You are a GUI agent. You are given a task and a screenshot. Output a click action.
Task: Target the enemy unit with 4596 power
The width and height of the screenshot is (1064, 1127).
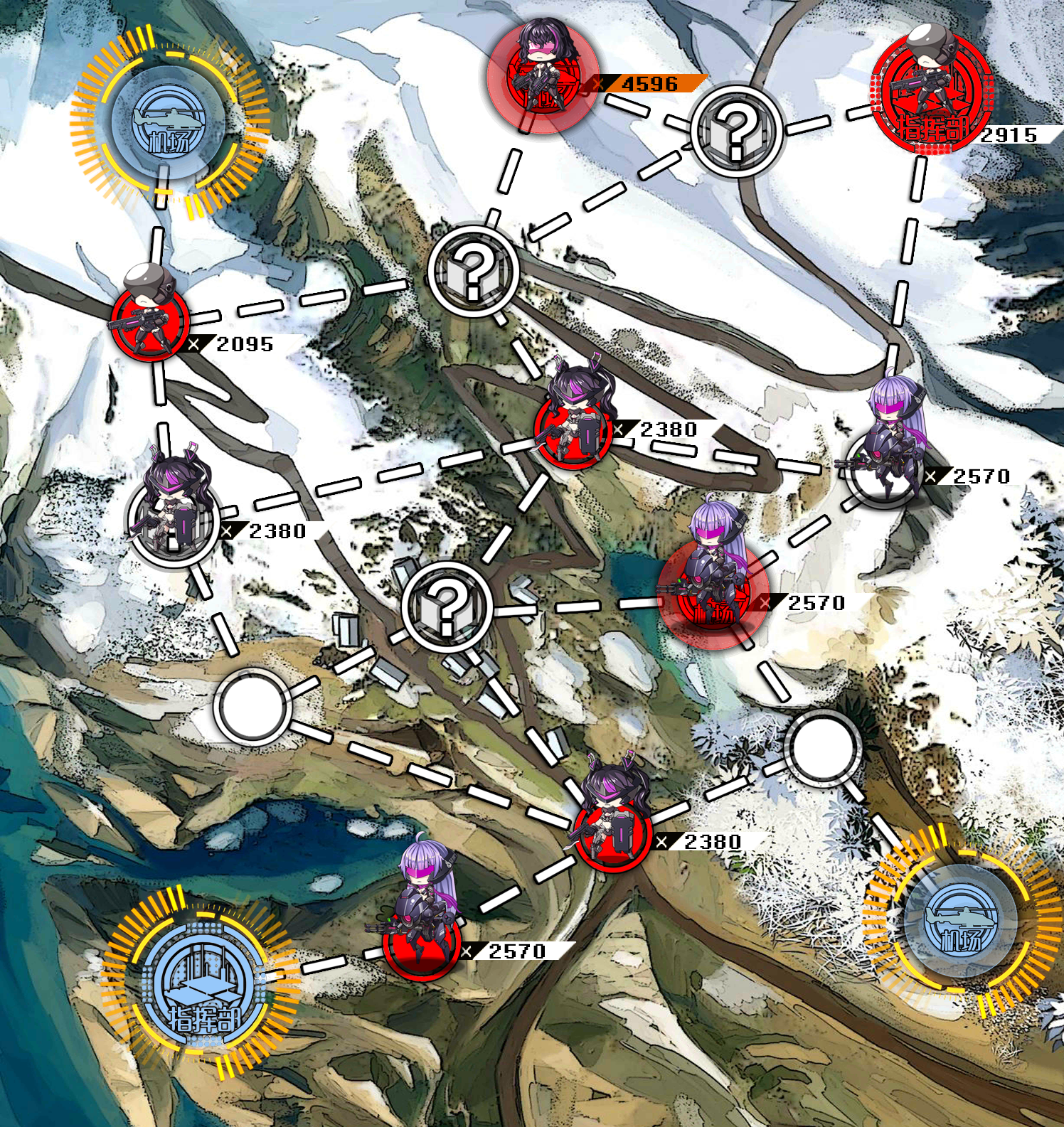click(x=542, y=77)
